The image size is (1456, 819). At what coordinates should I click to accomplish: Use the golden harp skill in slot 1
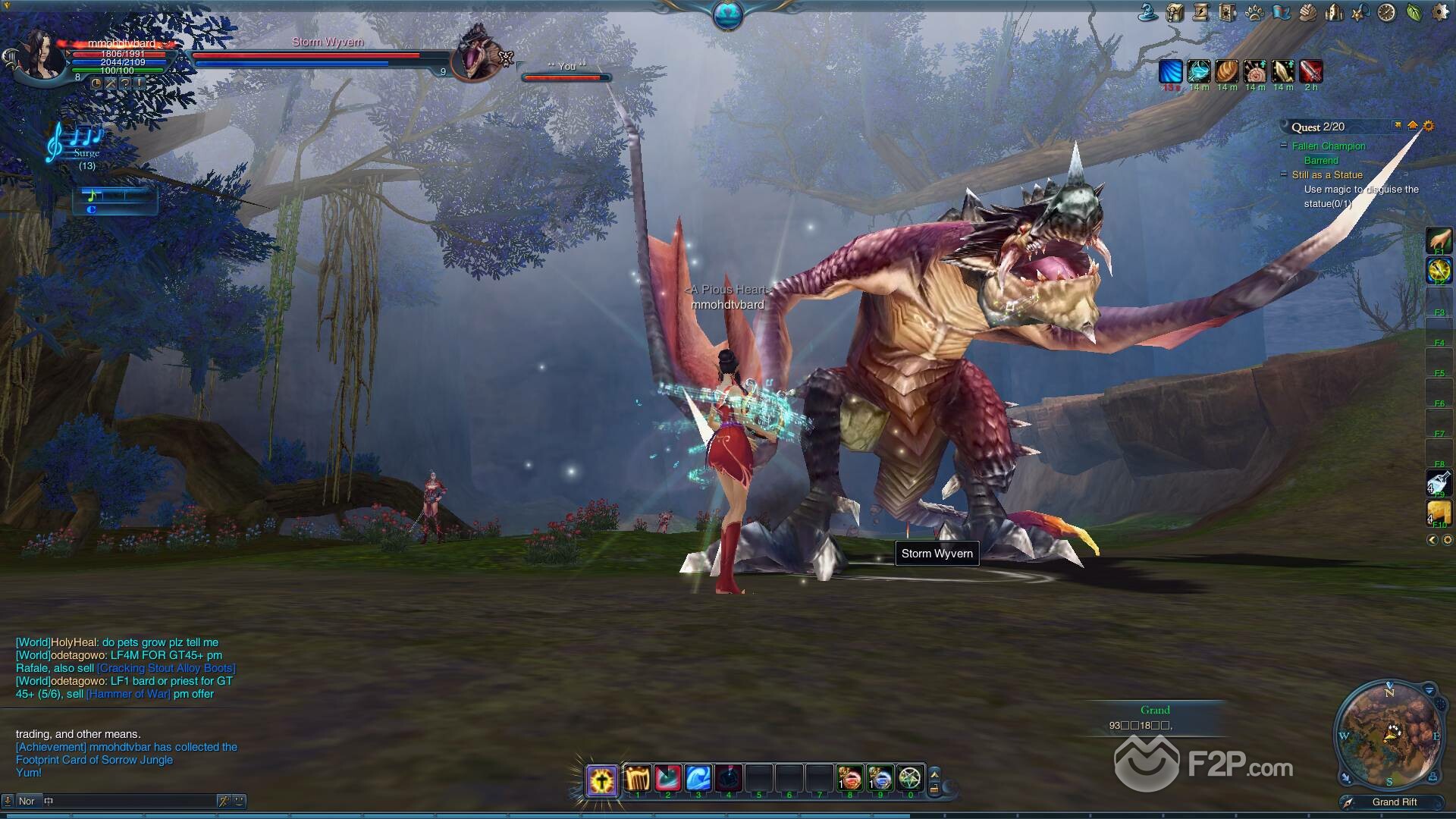coord(638,778)
